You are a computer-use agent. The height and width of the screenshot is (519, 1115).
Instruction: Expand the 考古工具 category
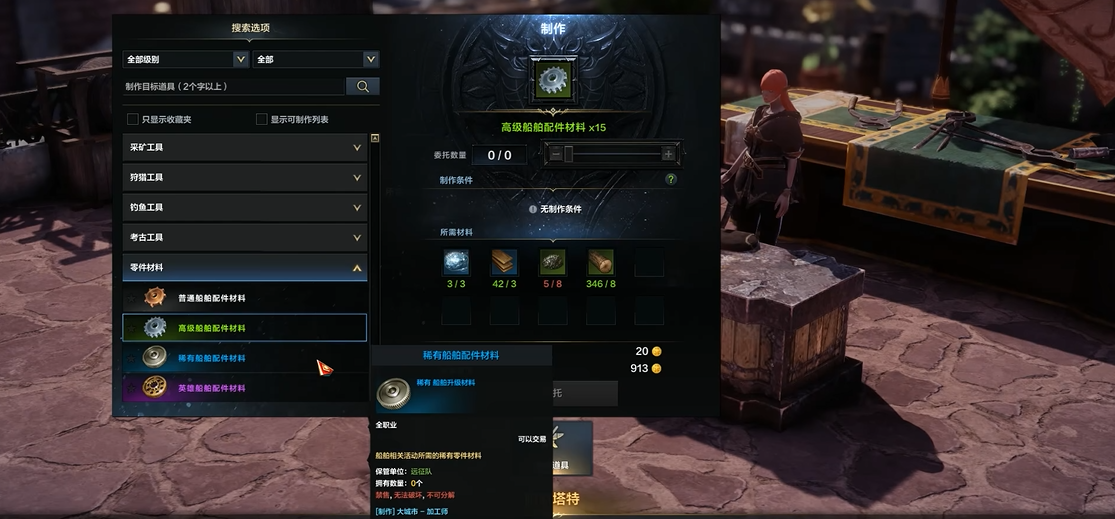[x=245, y=238]
